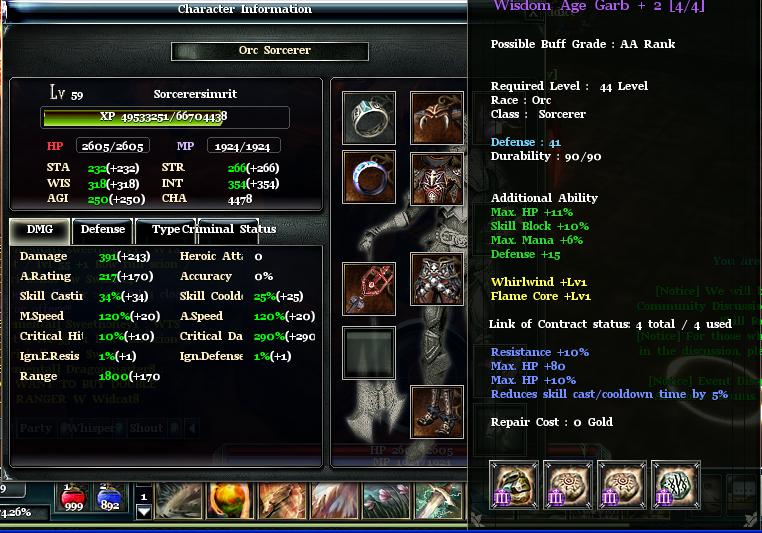Select the rune-carved contract stone
The image size is (762, 533).
(676, 485)
